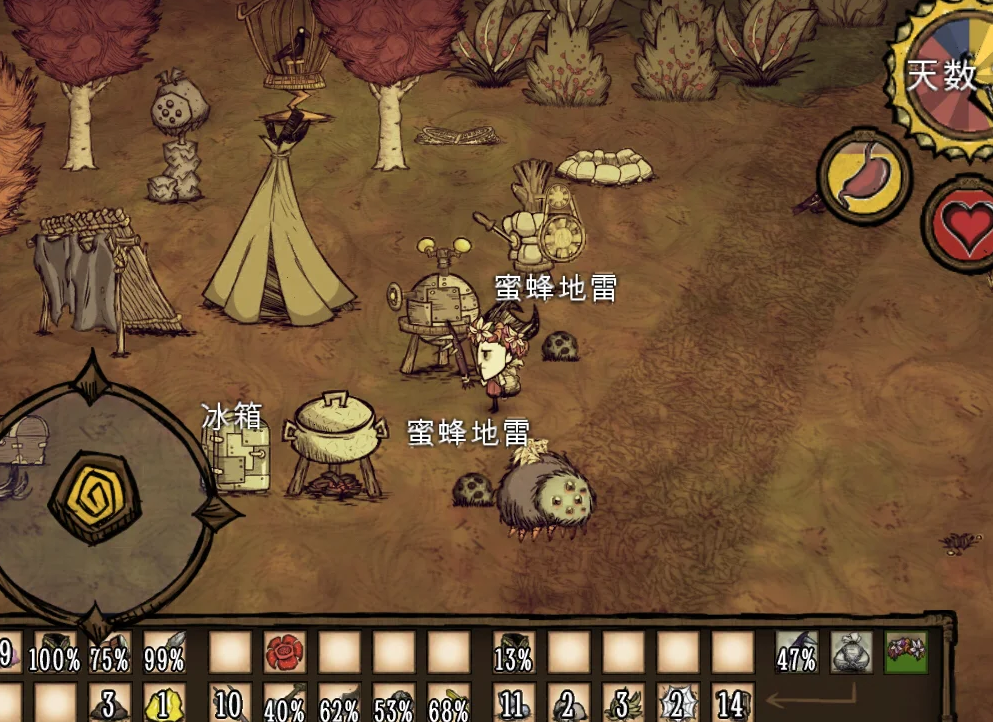993x722 pixels.
Task: Pick the item slot showing 13%
Action: point(514,653)
